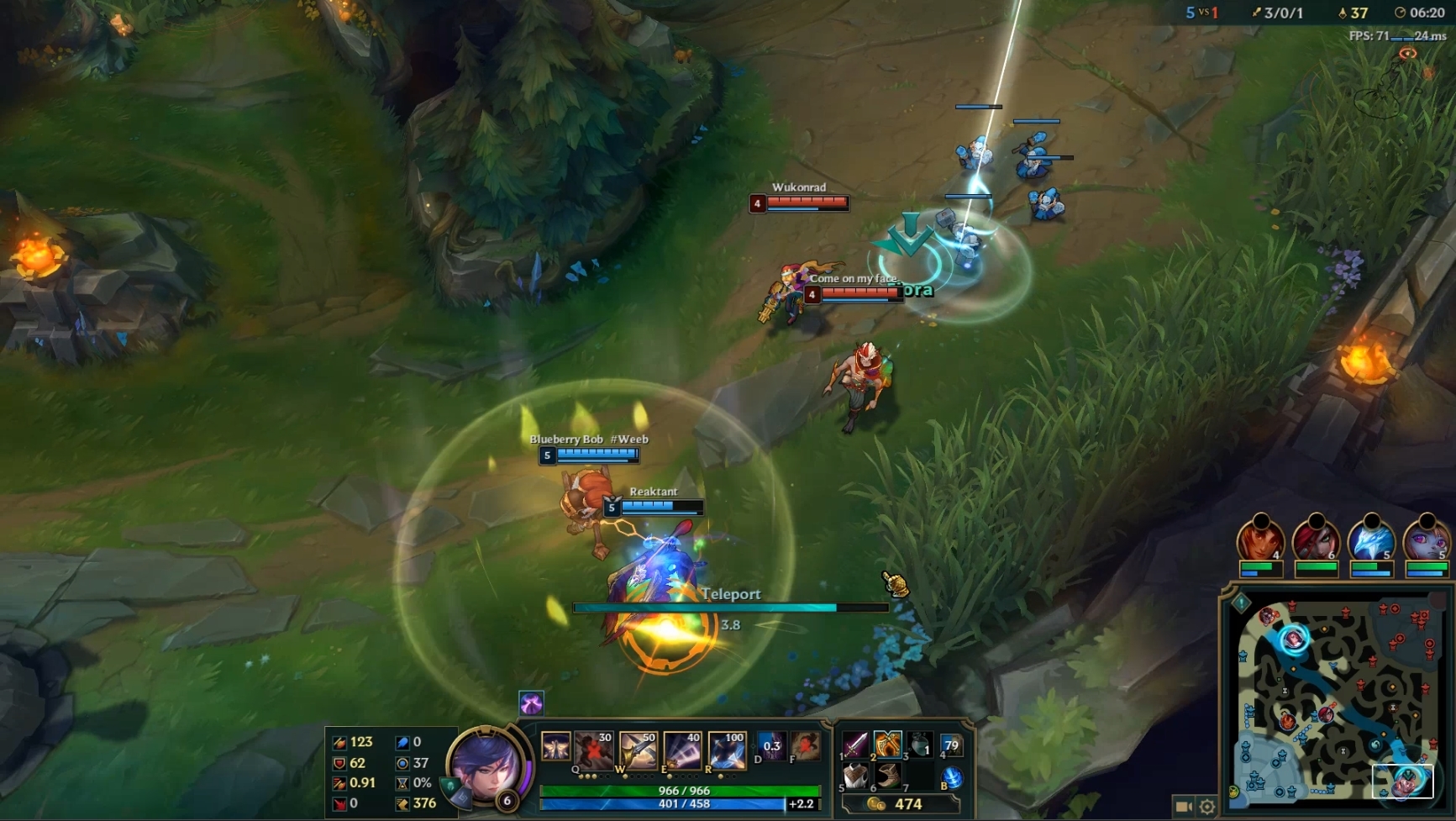Click the D summoner spell icon
1456x821 pixels.
pos(770,746)
